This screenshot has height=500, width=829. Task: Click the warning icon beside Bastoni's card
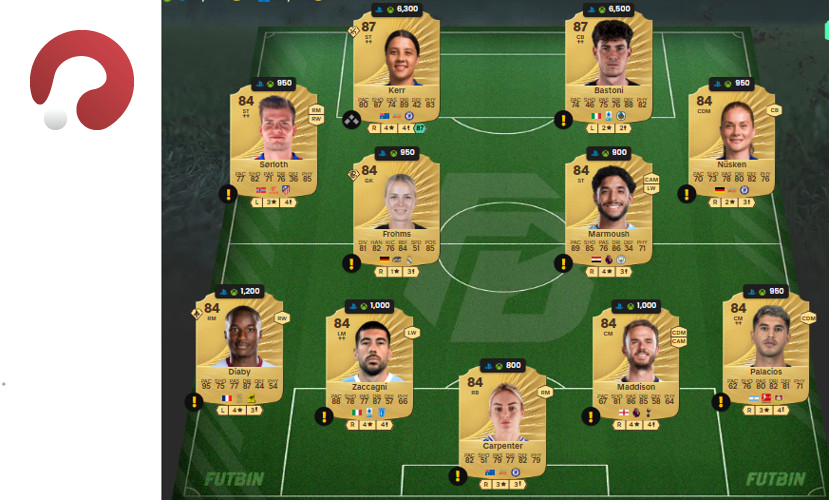click(x=564, y=119)
